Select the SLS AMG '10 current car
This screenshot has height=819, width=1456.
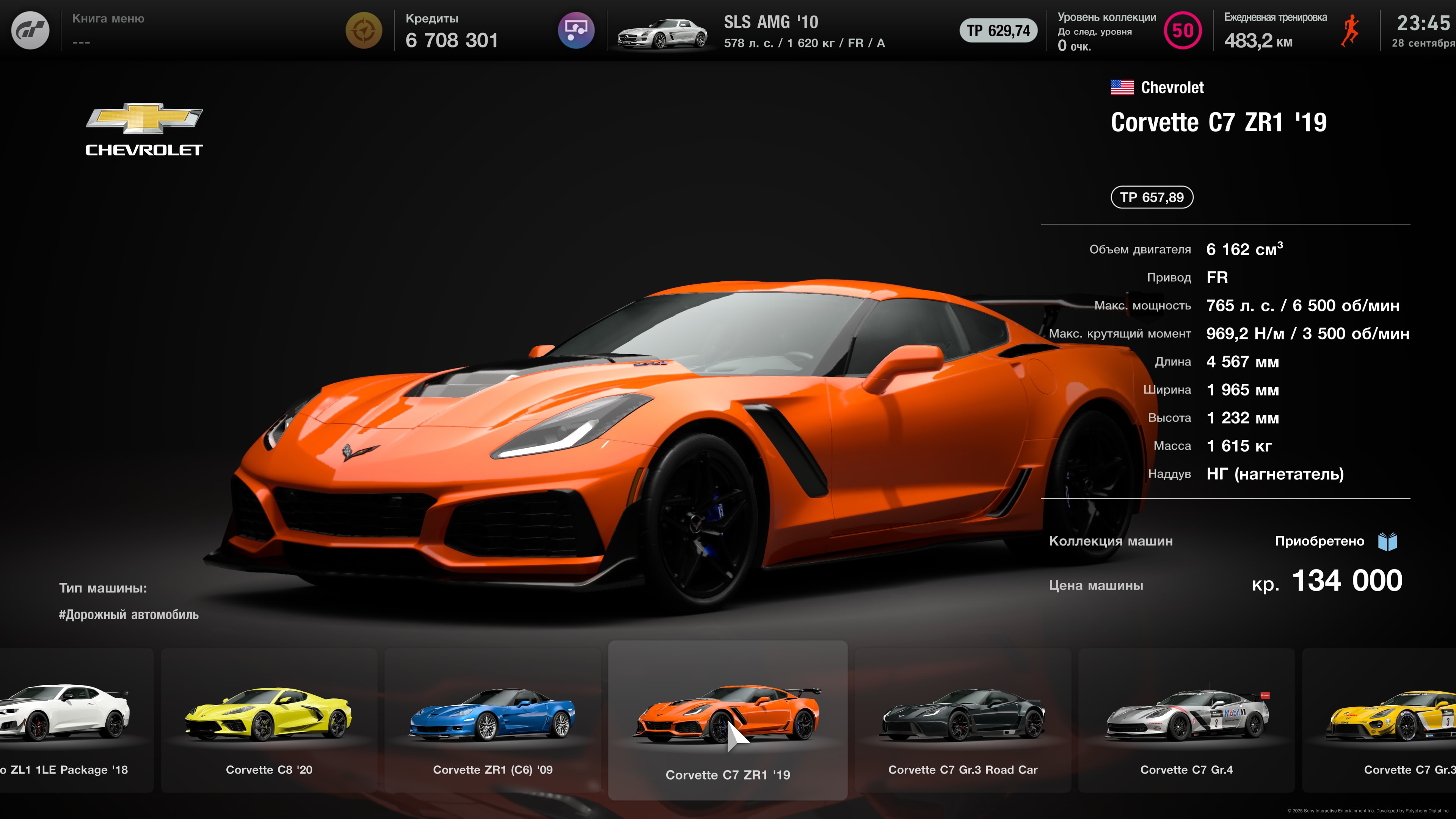(x=752, y=31)
